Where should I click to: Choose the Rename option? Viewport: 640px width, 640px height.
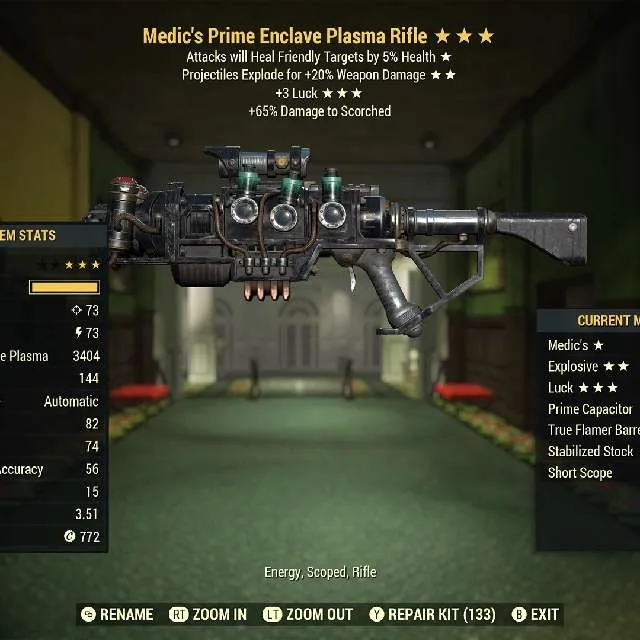[117, 614]
